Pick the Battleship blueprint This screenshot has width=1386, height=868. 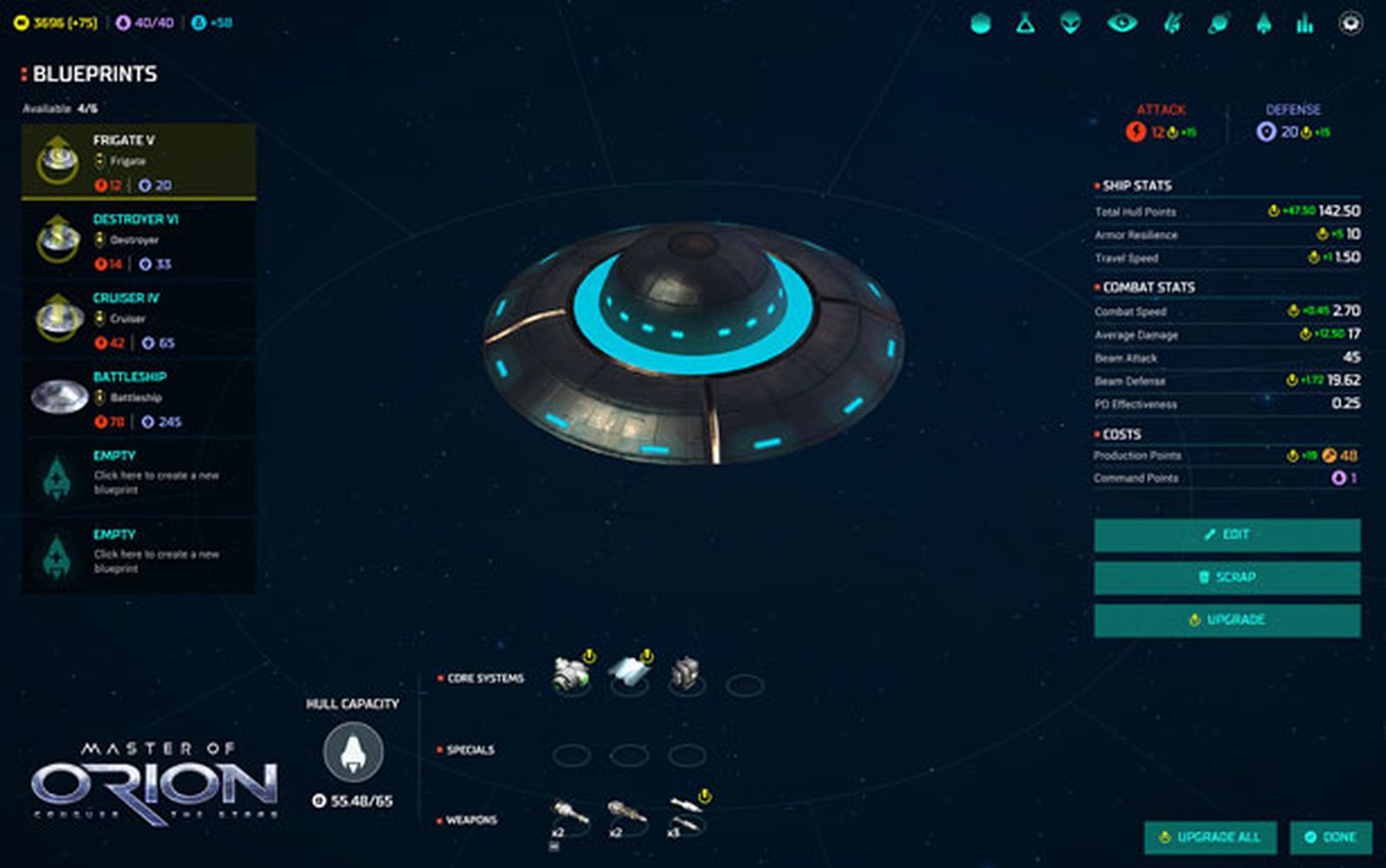click(x=139, y=398)
